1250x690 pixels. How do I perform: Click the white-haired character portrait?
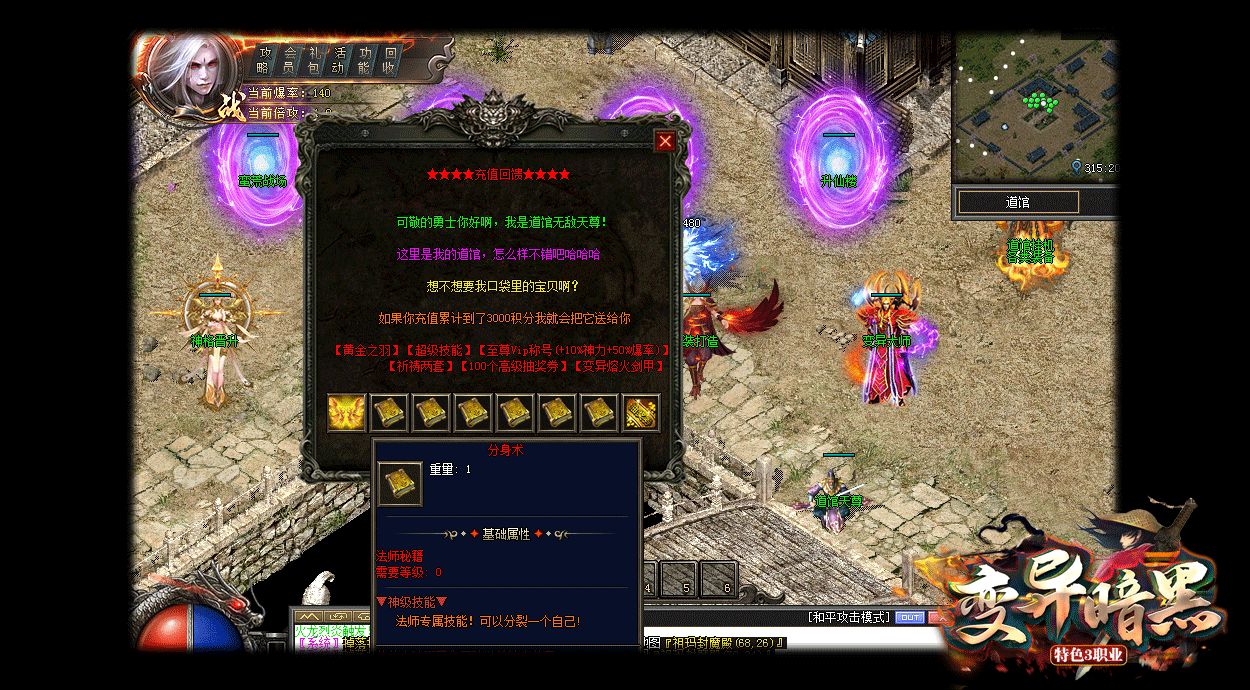coord(190,78)
